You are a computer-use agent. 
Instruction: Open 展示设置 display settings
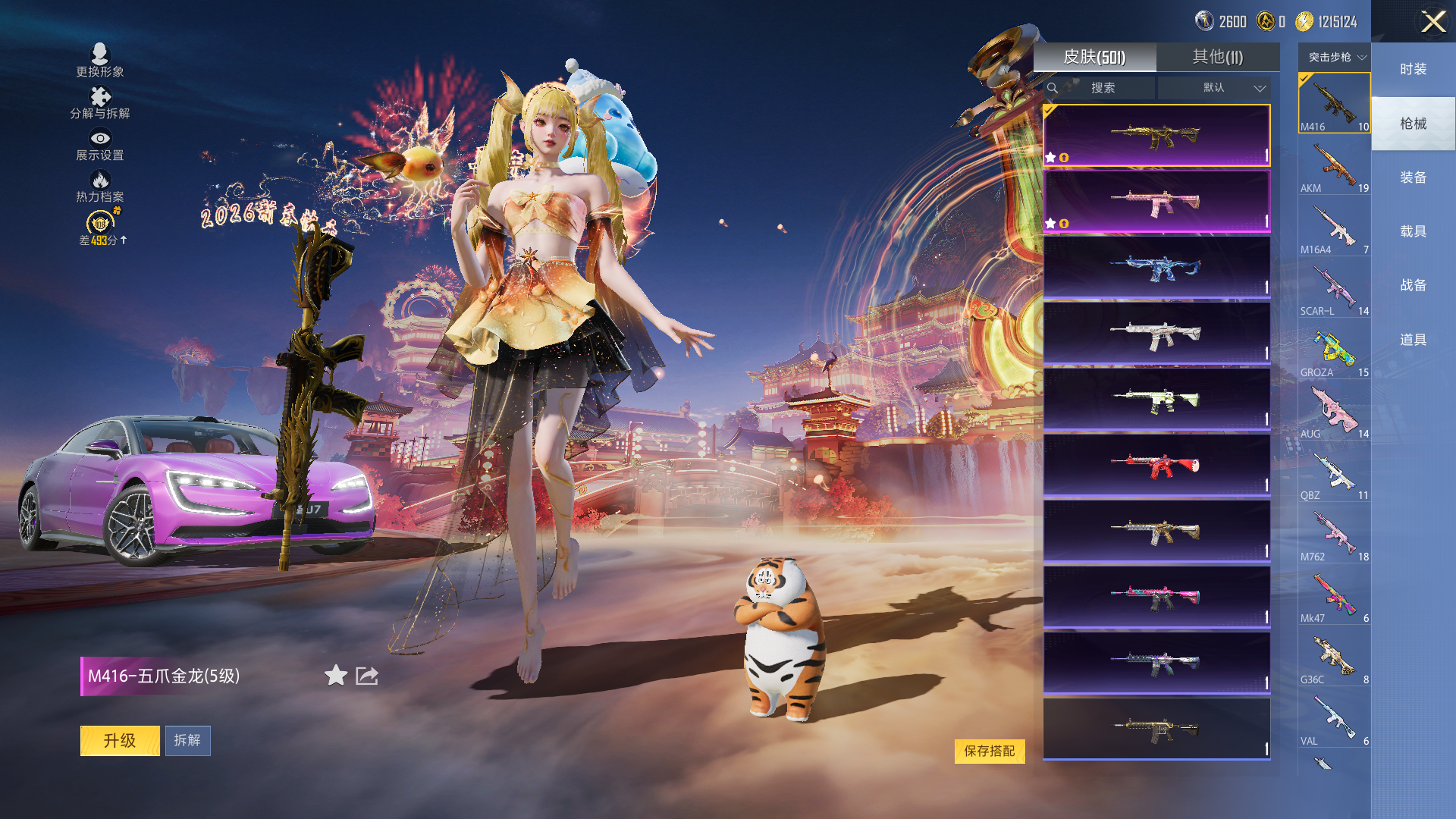[x=100, y=145]
